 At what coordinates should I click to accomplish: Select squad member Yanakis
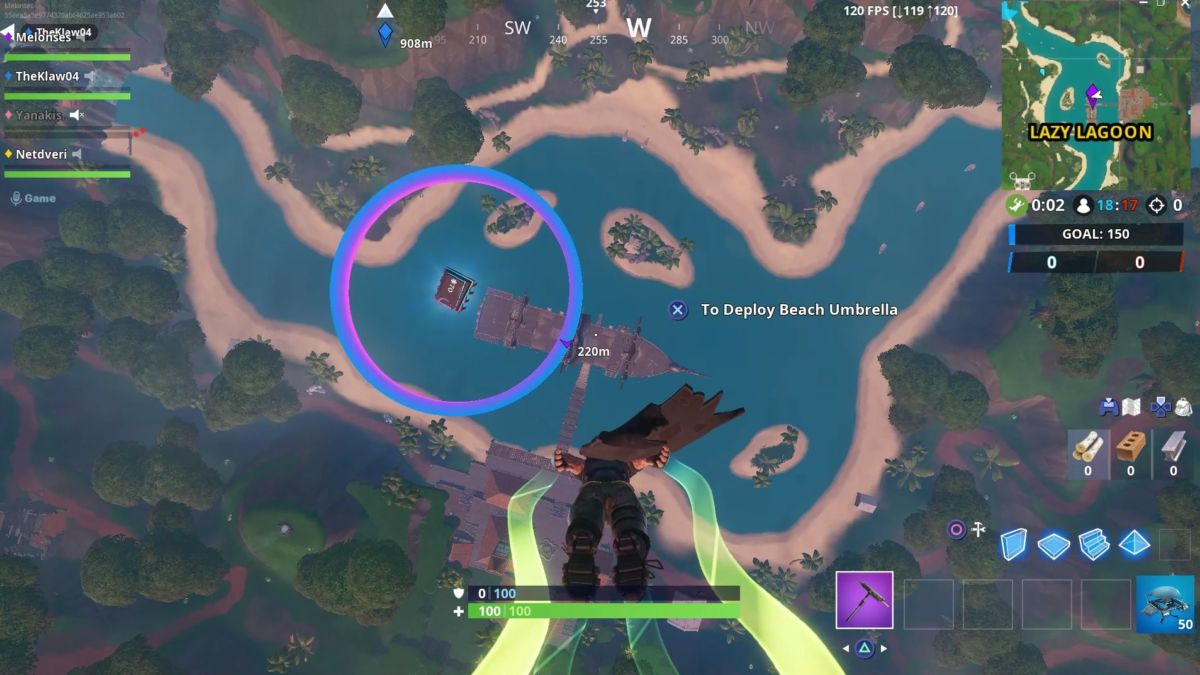(x=39, y=115)
